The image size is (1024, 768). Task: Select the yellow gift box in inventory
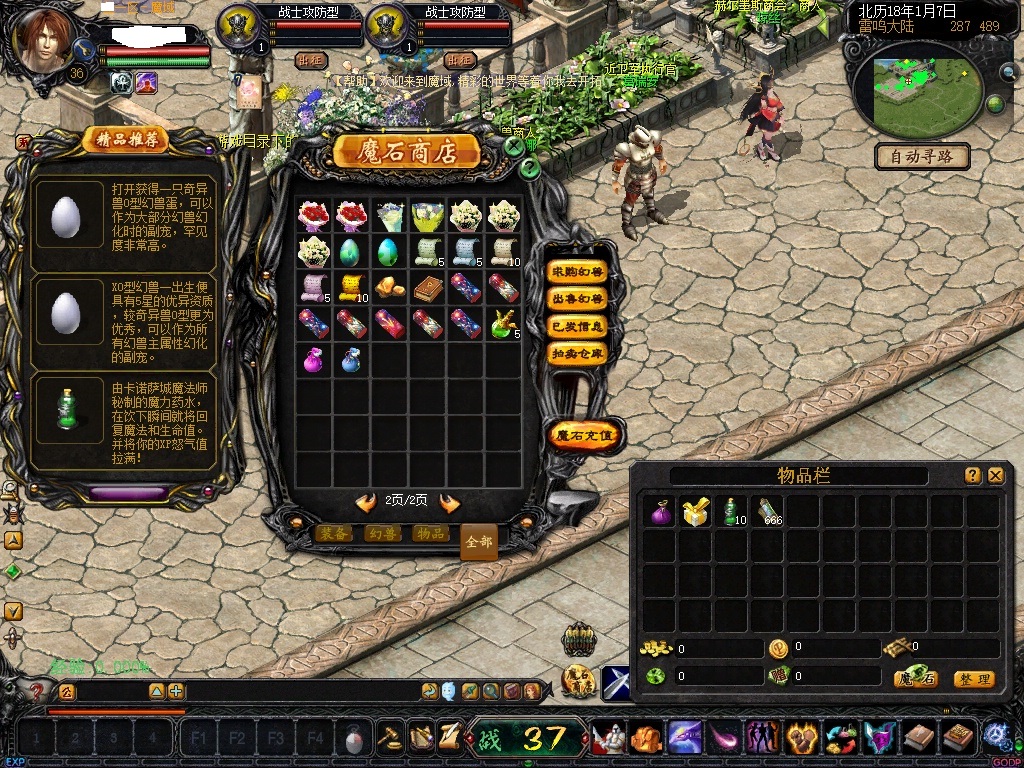coord(695,512)
